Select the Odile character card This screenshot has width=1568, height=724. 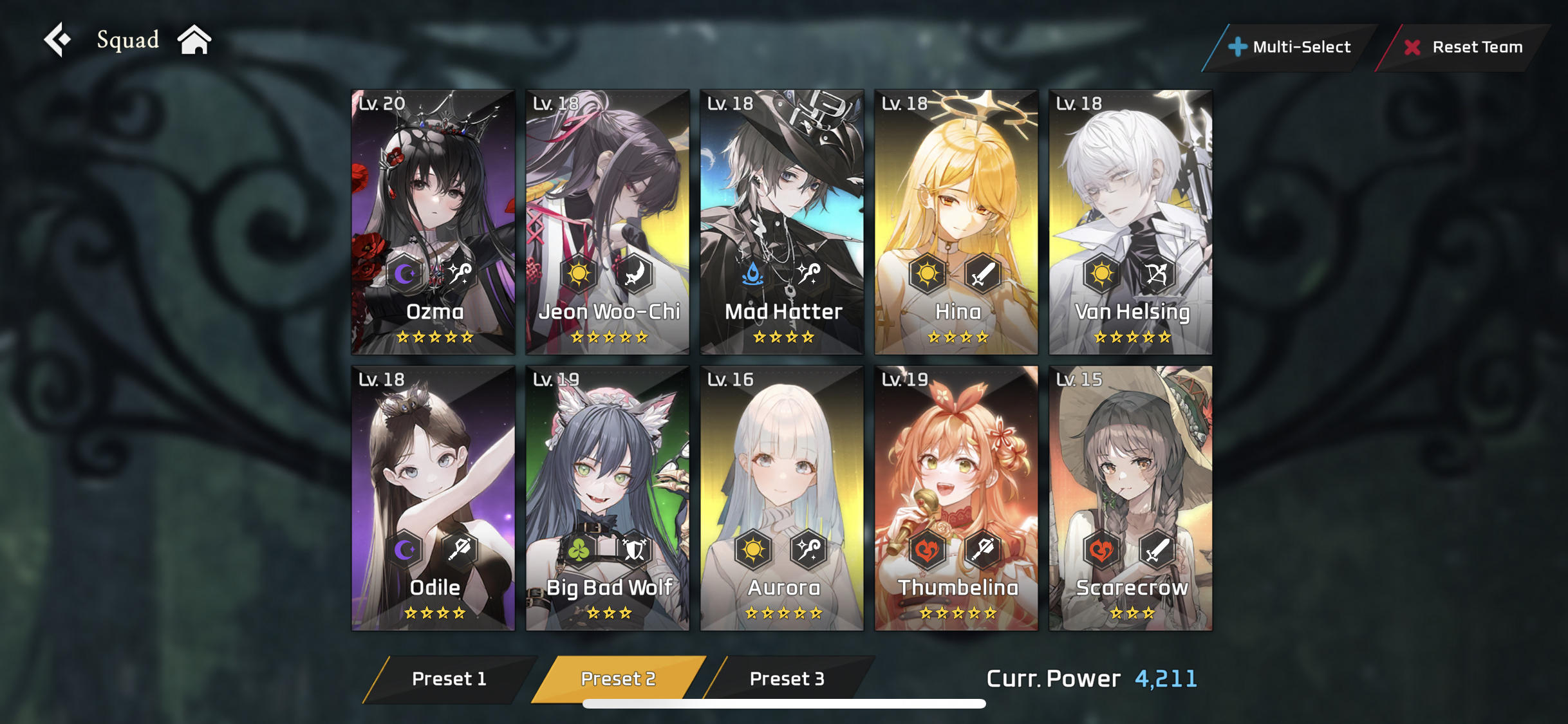433,498
